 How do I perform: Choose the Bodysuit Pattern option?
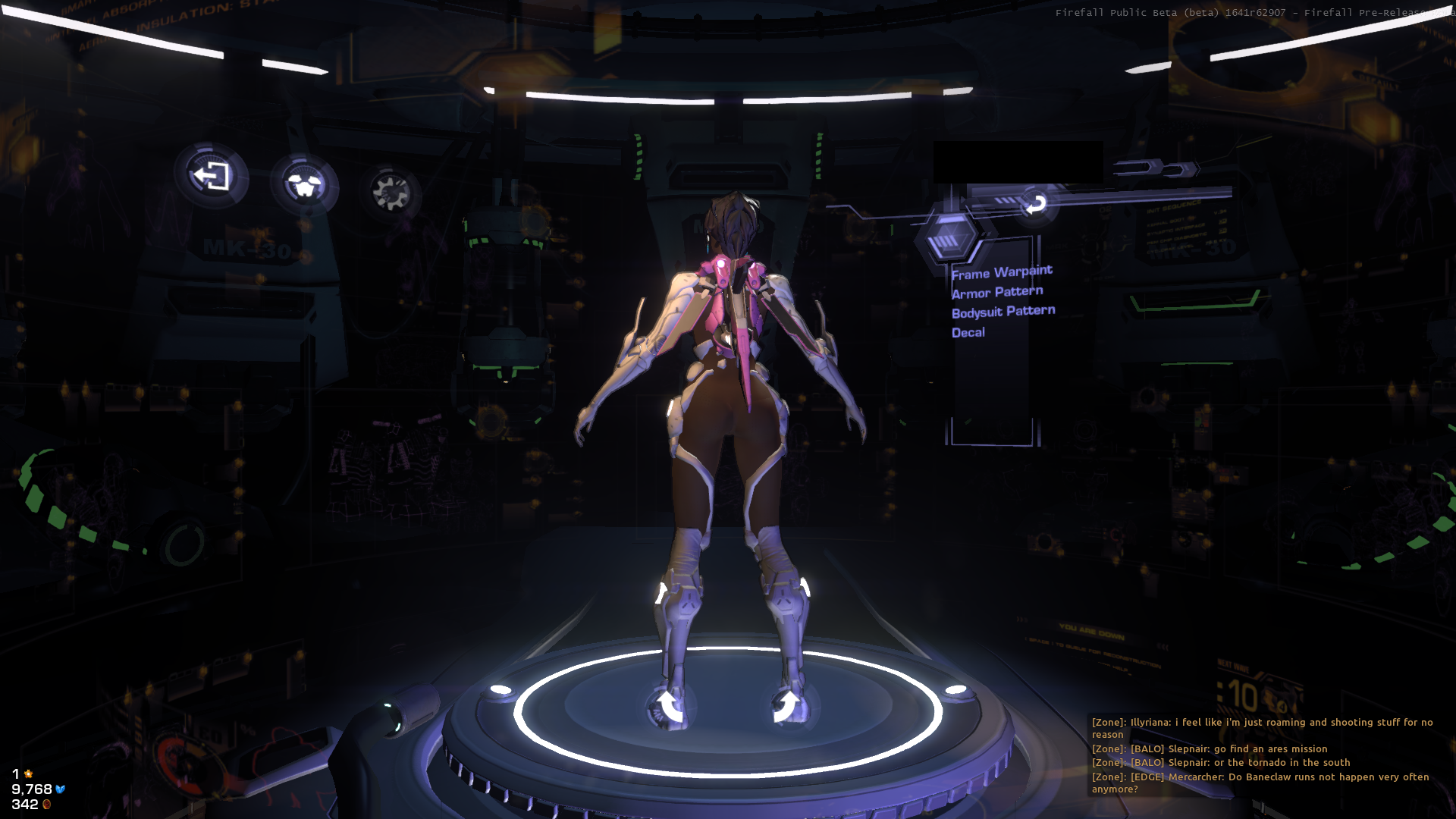[x=1003, y=312]
